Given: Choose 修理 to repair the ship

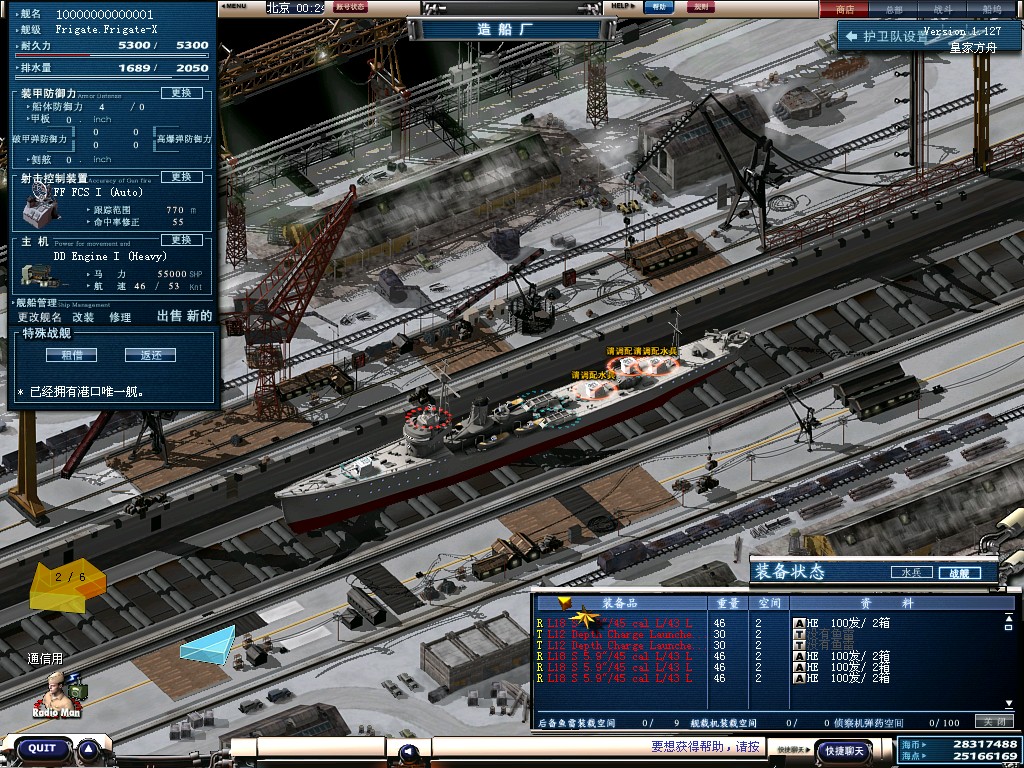Looking at the screenshot, I should tap(120, 317).
